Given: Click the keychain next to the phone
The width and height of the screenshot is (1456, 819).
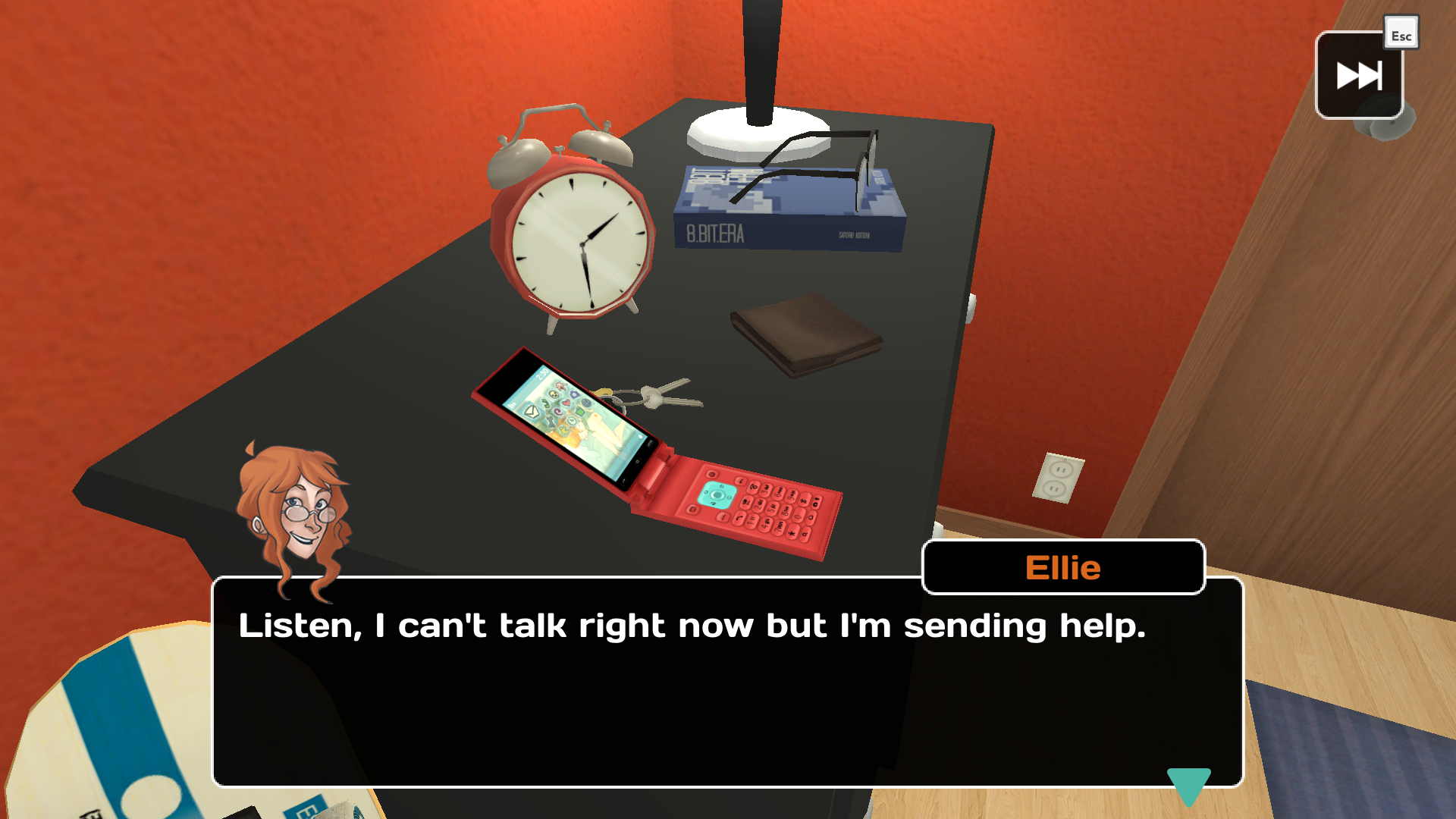Looking at the screenshot, I should tap(654, 396).
